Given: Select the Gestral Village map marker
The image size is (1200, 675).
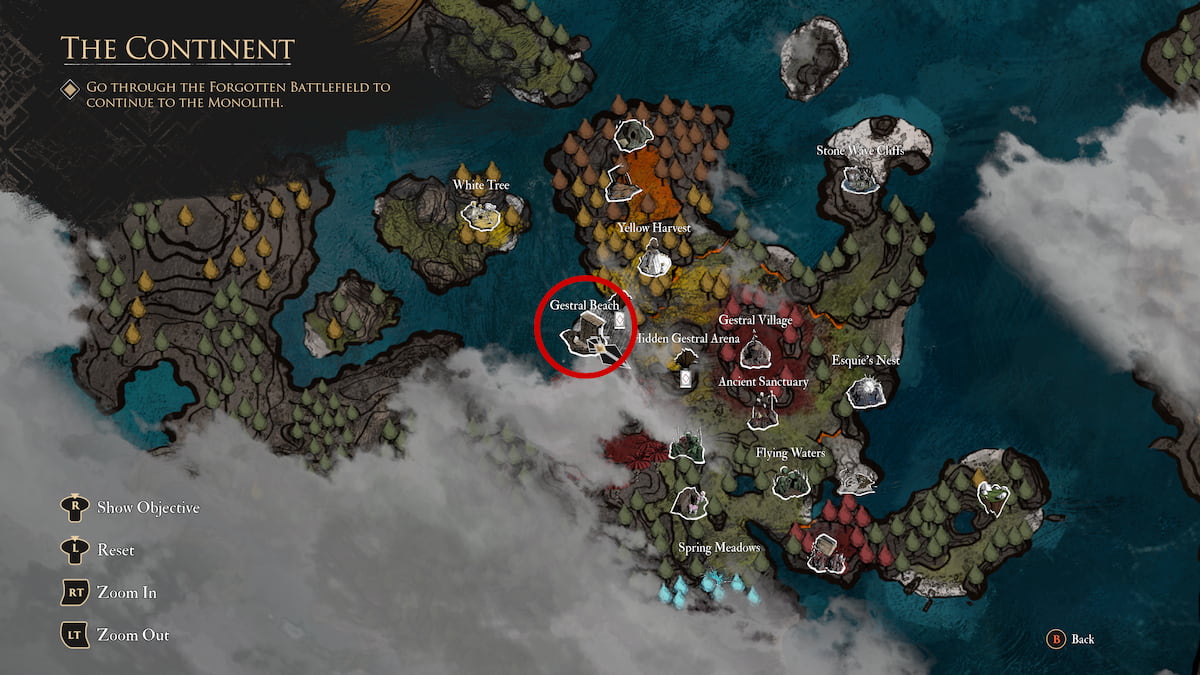Looking at the screenshot, I should coord(755,350).
